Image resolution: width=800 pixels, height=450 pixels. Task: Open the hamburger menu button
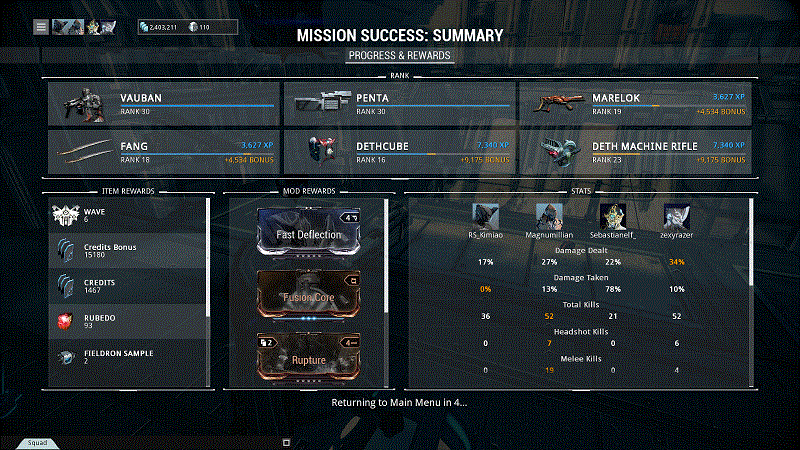pos(41,27)
